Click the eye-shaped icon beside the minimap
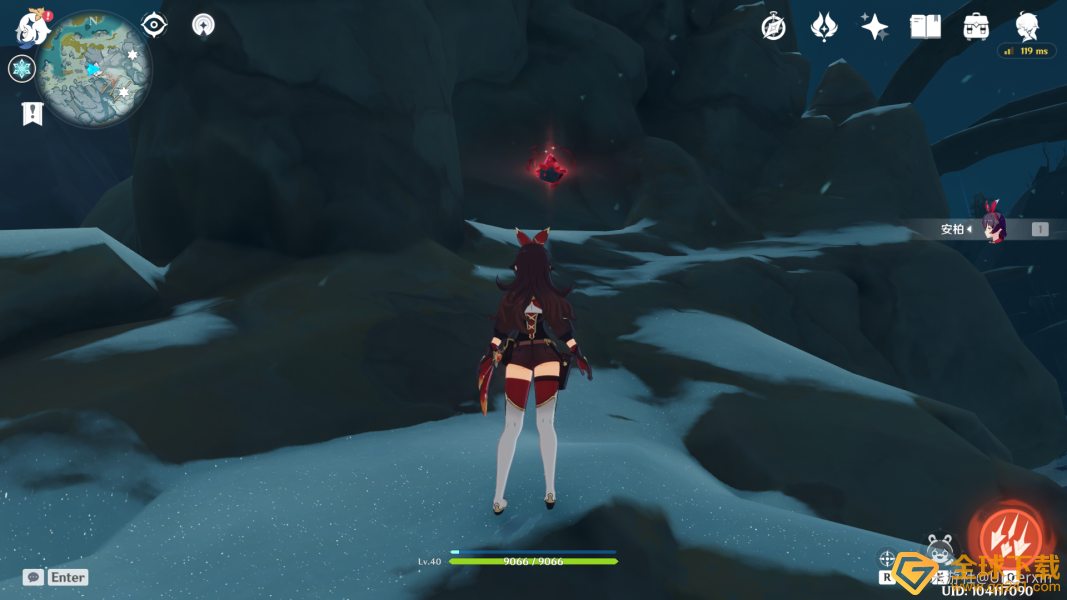The height and width of the screenshot is (600, 1067). (154, 25)
